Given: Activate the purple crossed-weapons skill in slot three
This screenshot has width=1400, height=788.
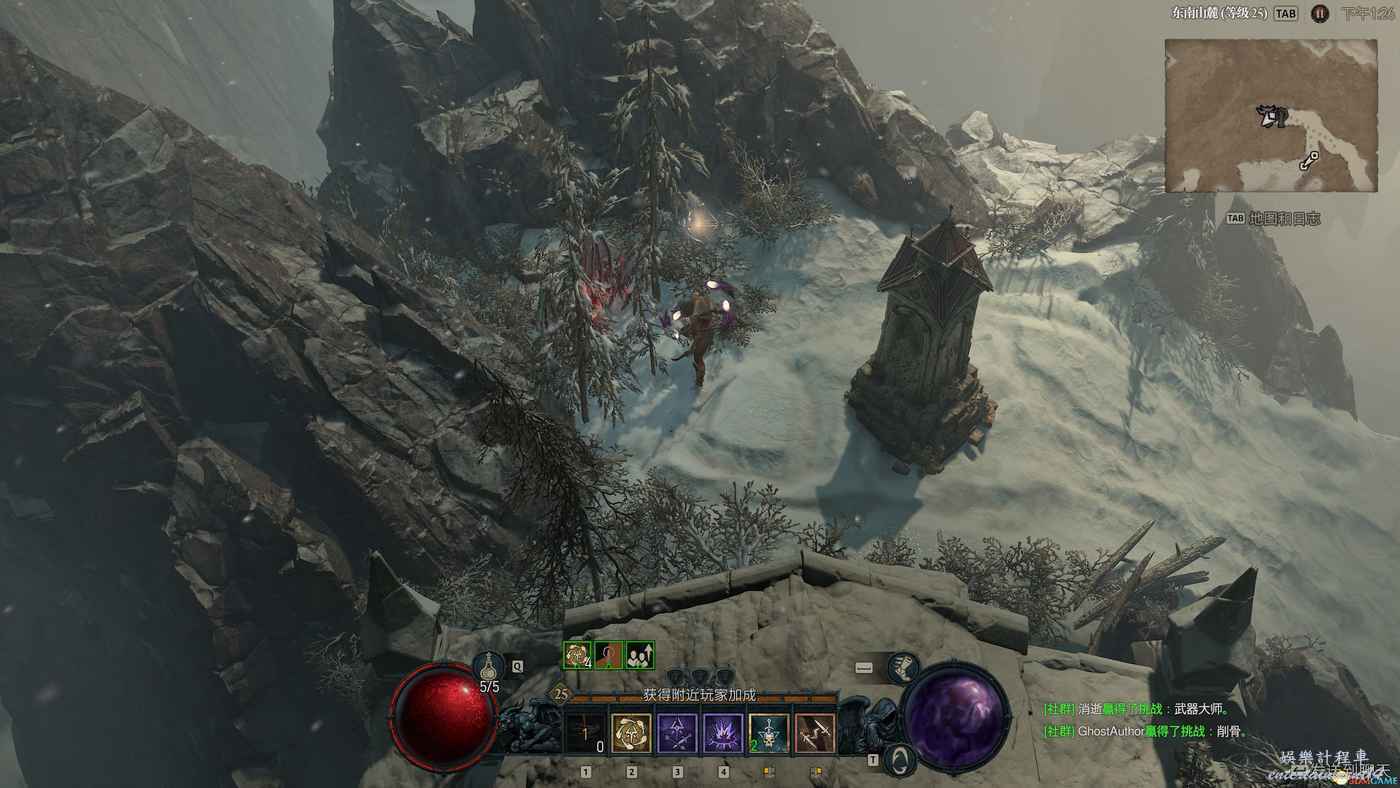Looking at the screenshot, I should click(677, 733).
